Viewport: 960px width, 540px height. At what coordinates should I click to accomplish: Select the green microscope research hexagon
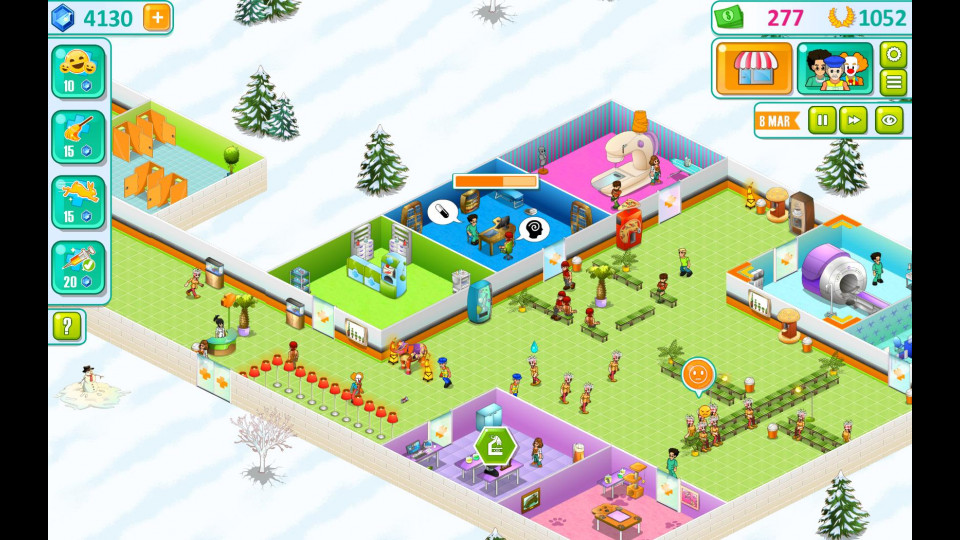pyautogui.click(x=495, y=445)
